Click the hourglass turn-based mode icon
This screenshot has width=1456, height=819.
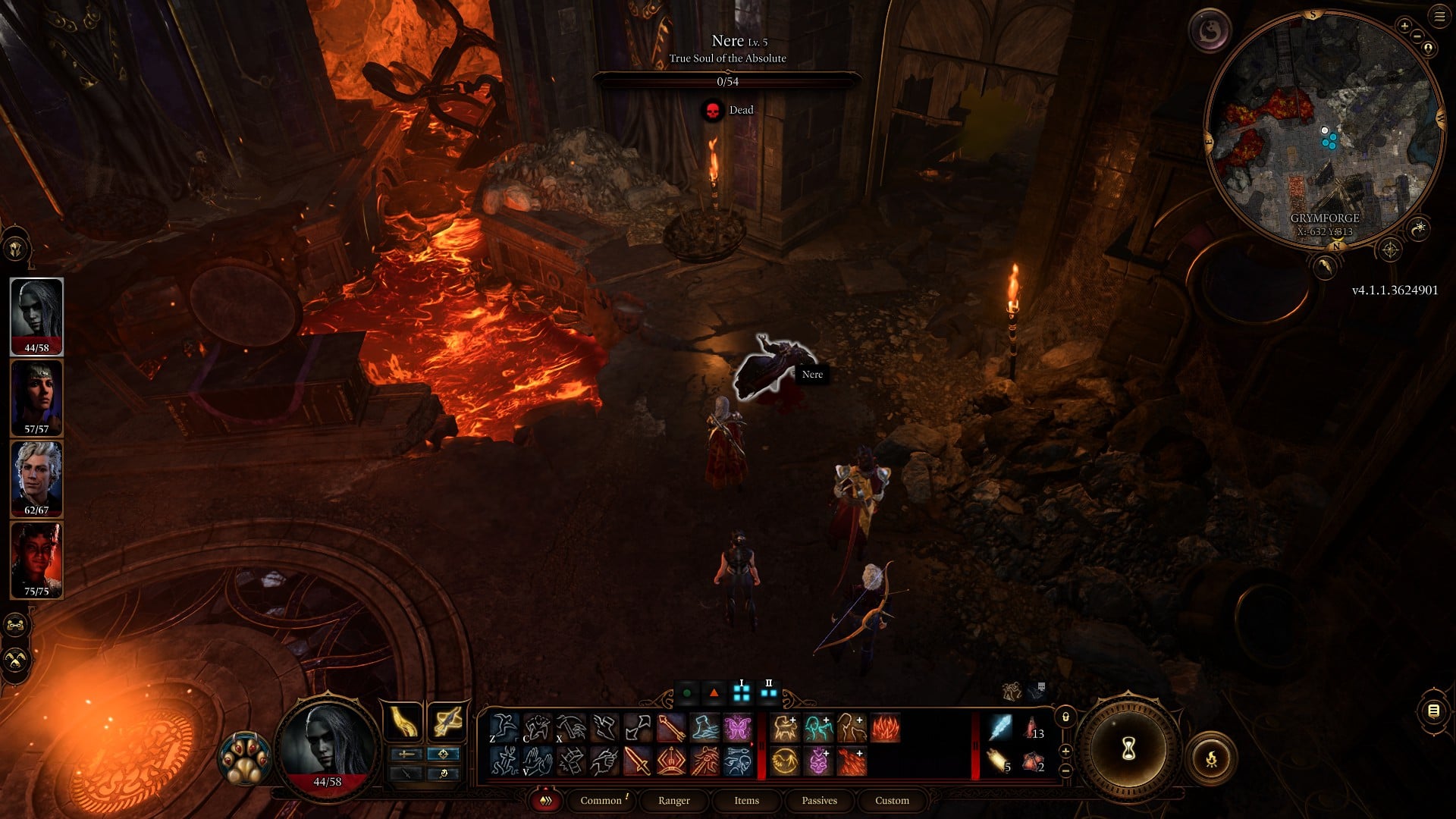[x=1128, y=747]
